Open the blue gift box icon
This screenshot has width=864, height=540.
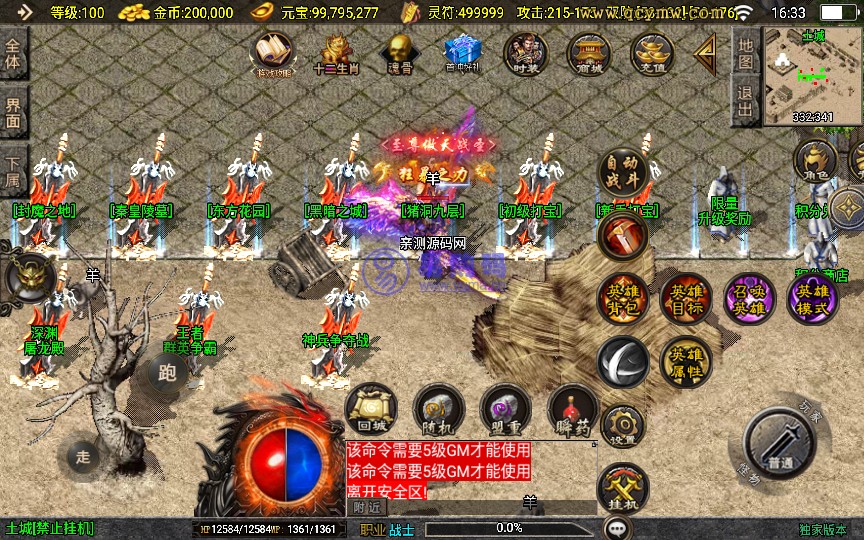462,51
